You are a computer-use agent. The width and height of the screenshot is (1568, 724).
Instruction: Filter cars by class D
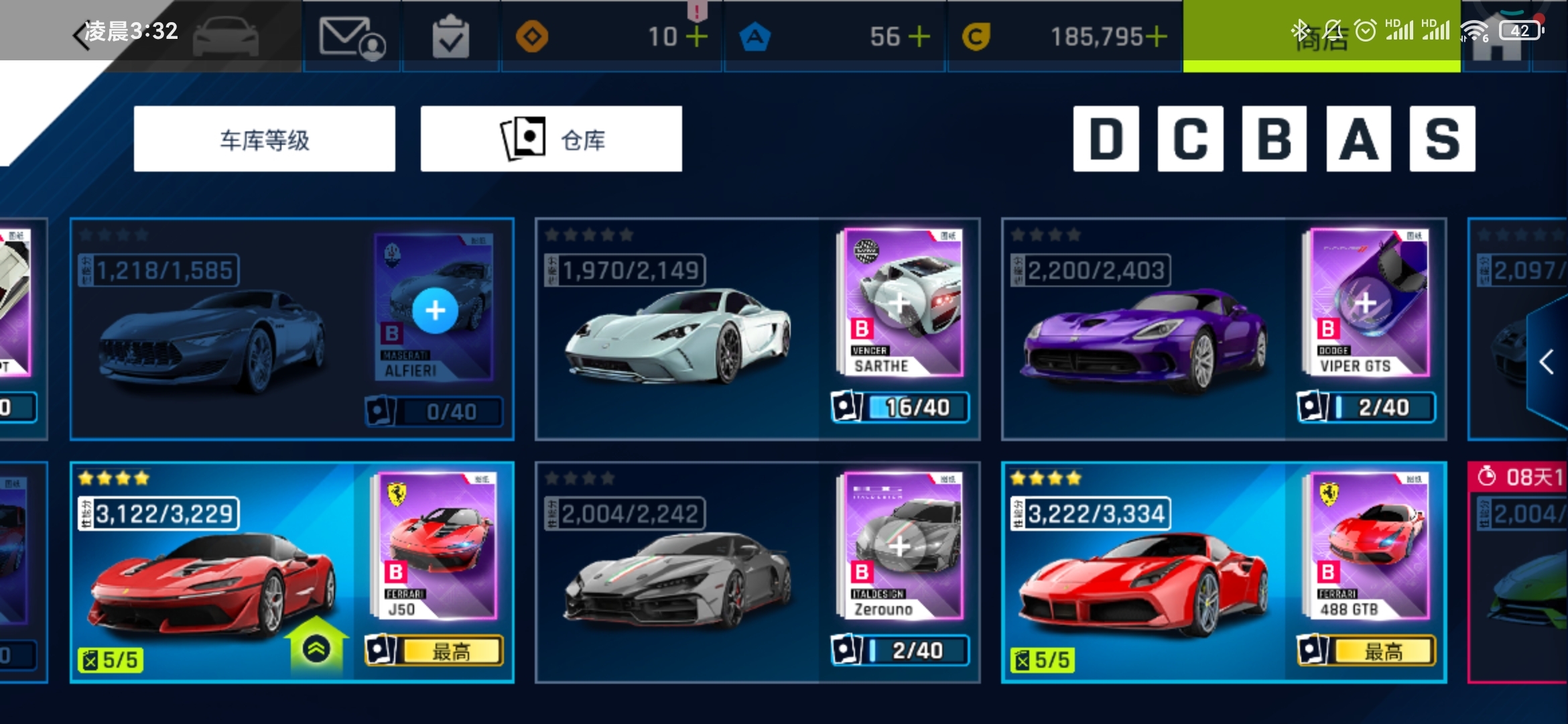(1106, 139)
